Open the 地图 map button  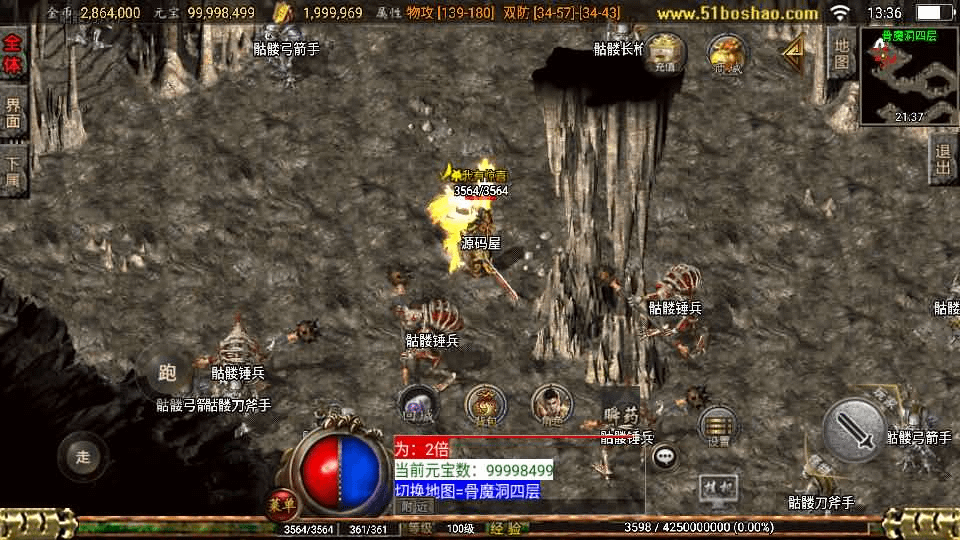pyautogui.click(x=842, y=55)
